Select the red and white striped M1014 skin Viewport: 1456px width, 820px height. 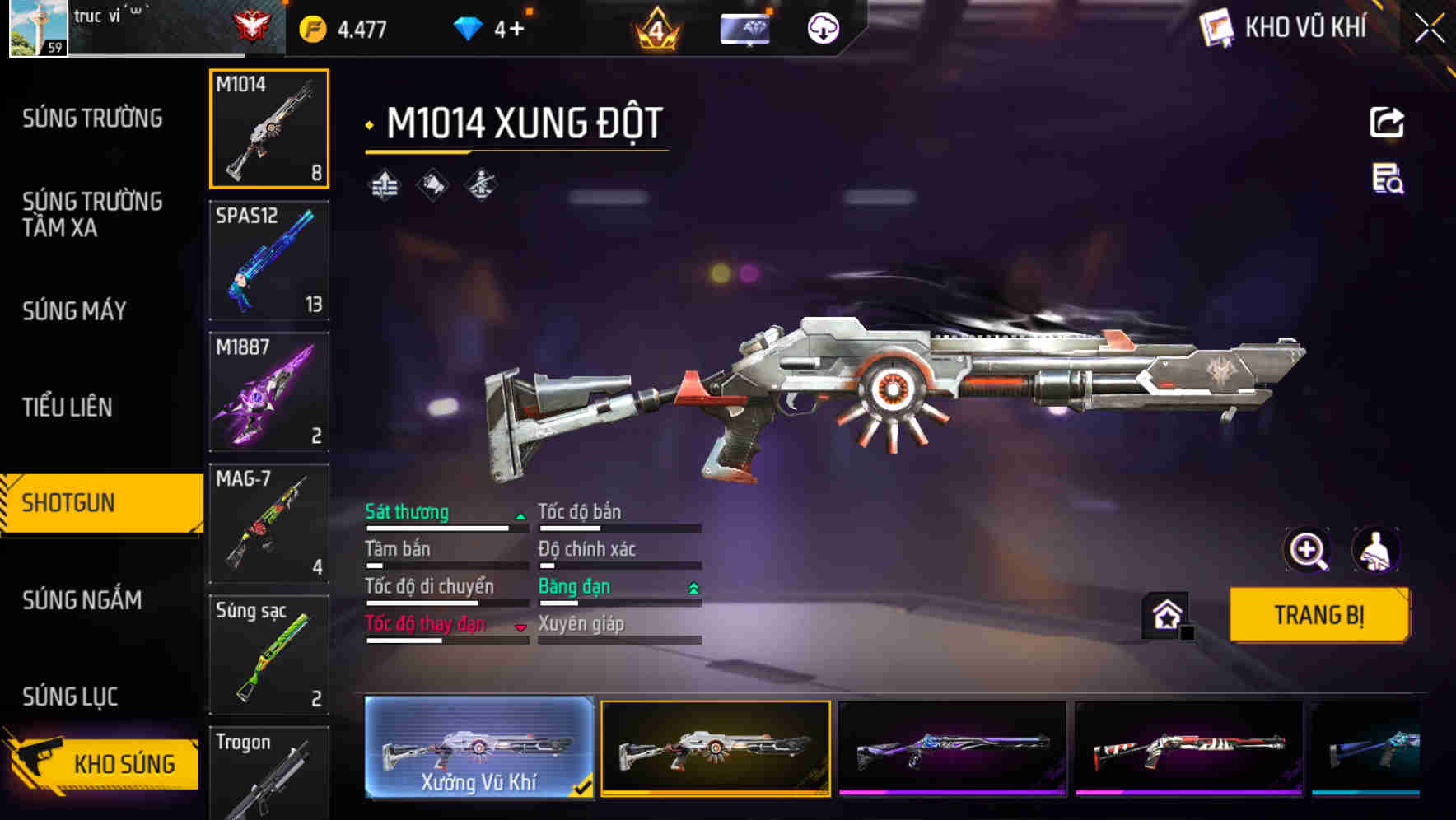(1188, 748)
